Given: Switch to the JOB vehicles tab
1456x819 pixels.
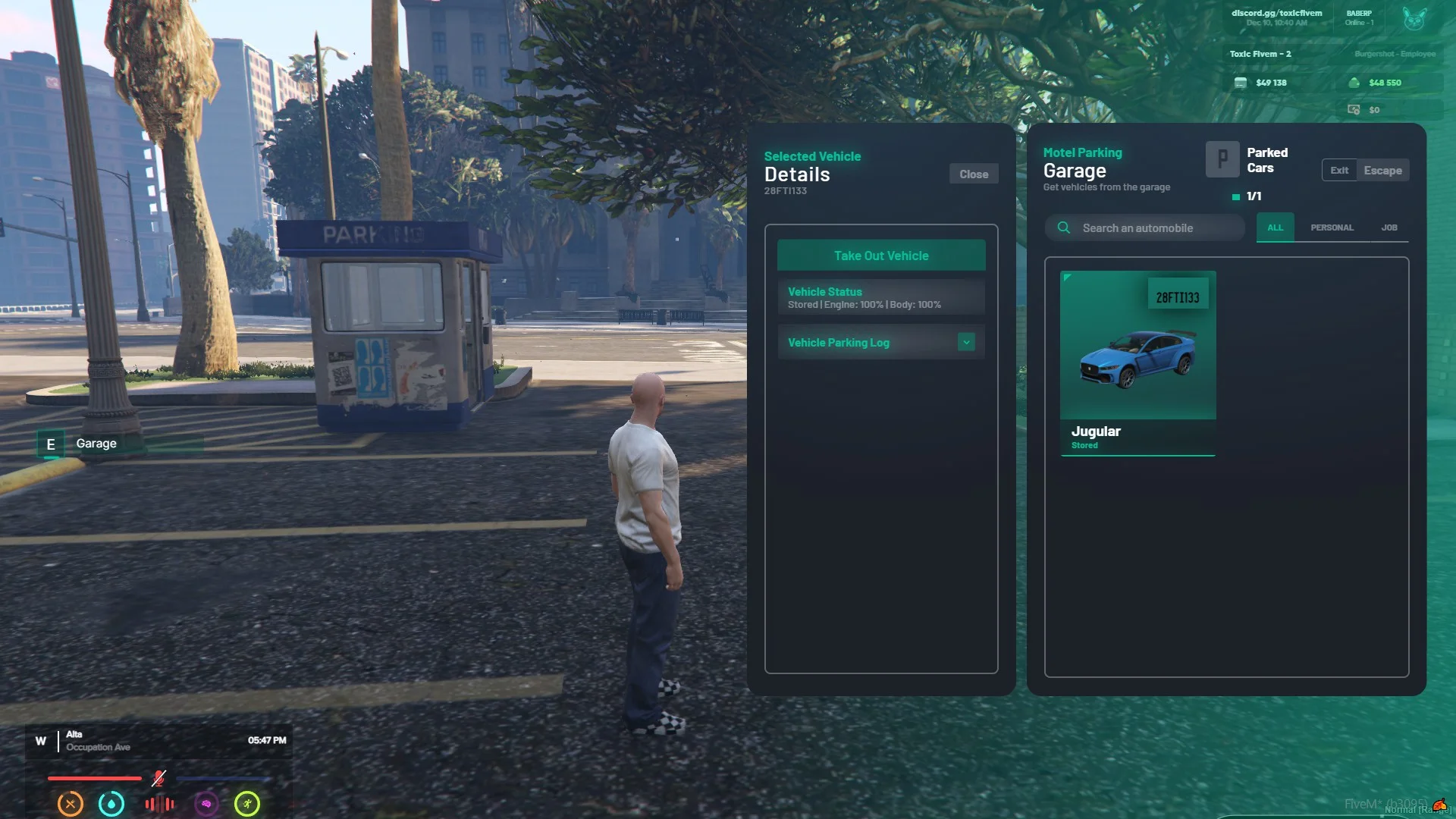Looking at the screenshot, I should click(1389, 227).
